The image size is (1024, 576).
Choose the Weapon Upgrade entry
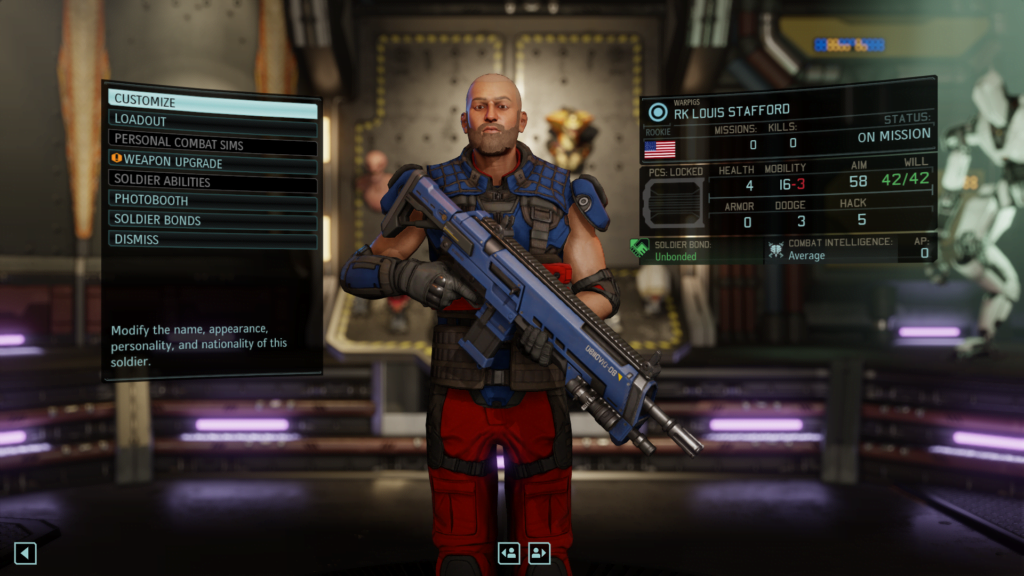[x=212, y=162]
